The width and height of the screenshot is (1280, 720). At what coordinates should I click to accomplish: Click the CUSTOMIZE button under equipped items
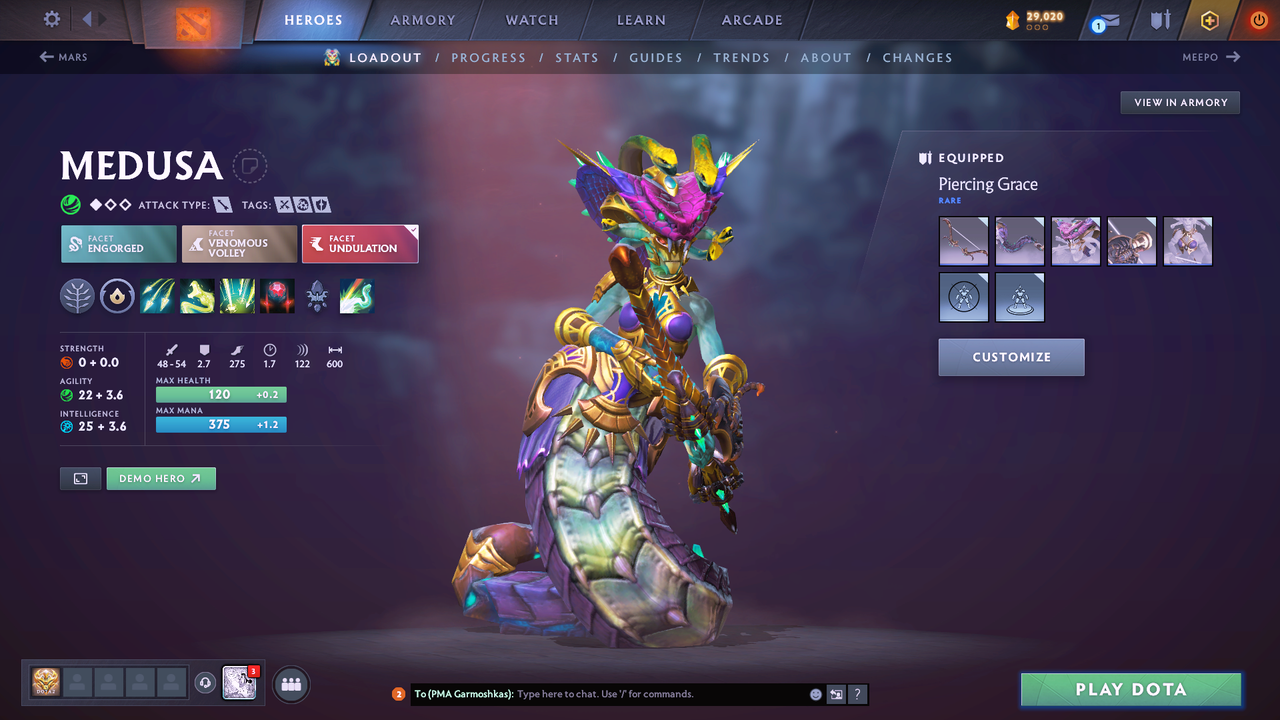tap(1011, 357)
